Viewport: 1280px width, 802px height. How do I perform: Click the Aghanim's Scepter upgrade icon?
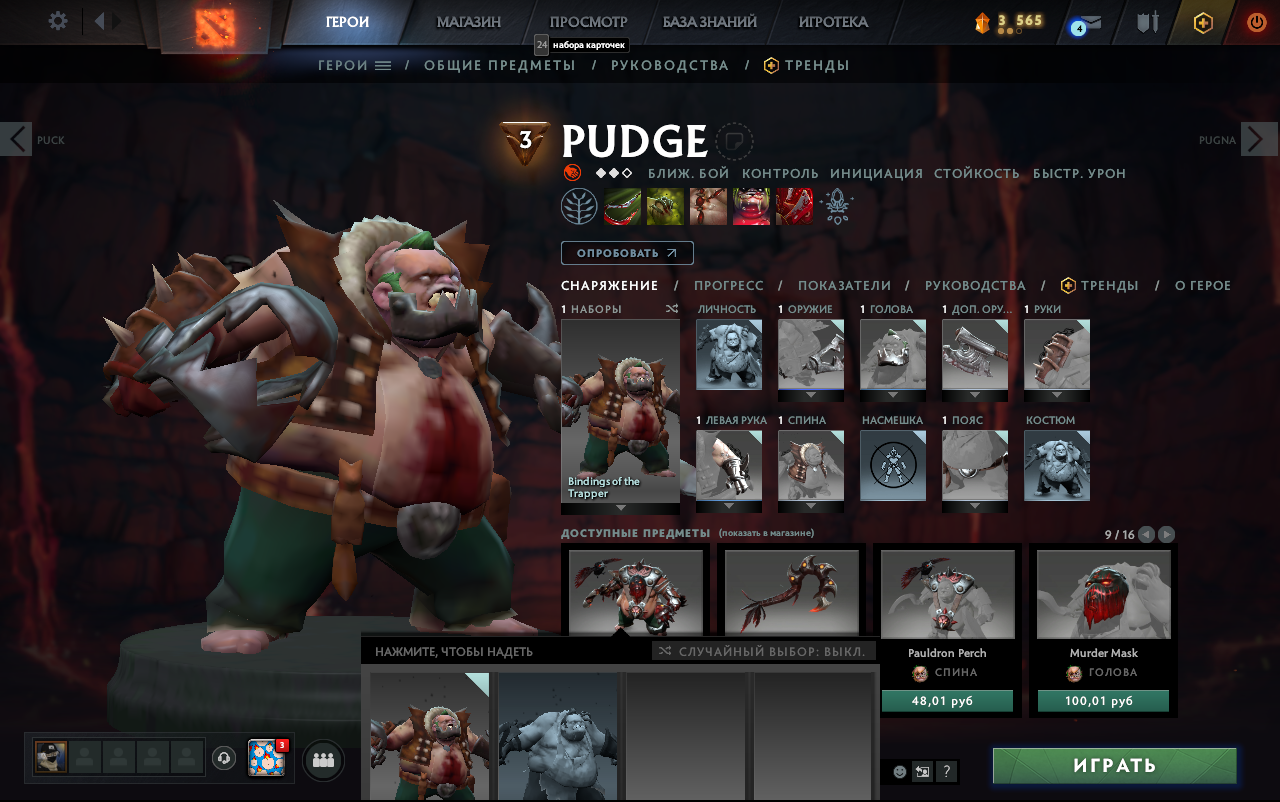(x=838, y=206)
